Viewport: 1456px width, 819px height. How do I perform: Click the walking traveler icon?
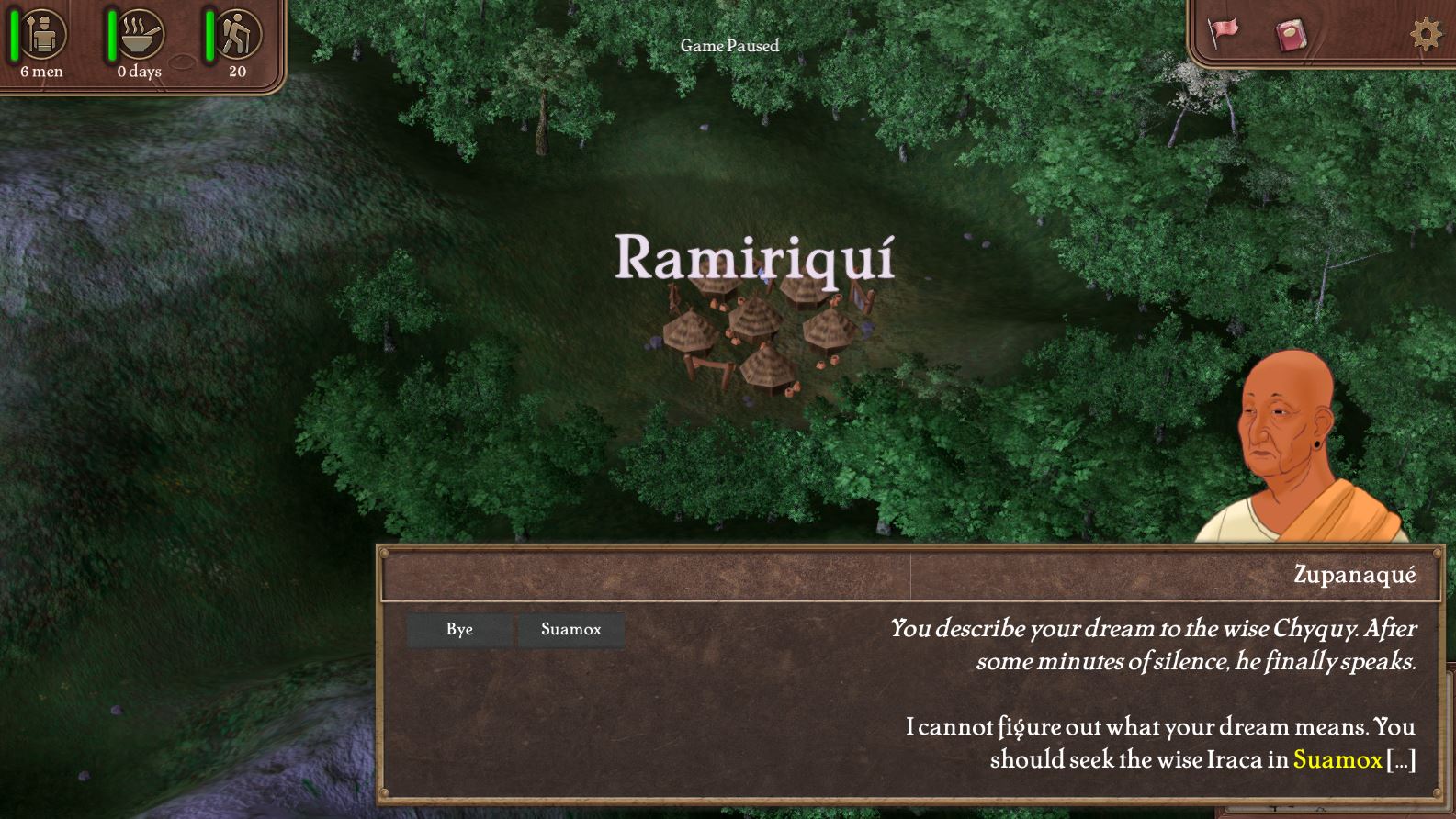point(238,35)
